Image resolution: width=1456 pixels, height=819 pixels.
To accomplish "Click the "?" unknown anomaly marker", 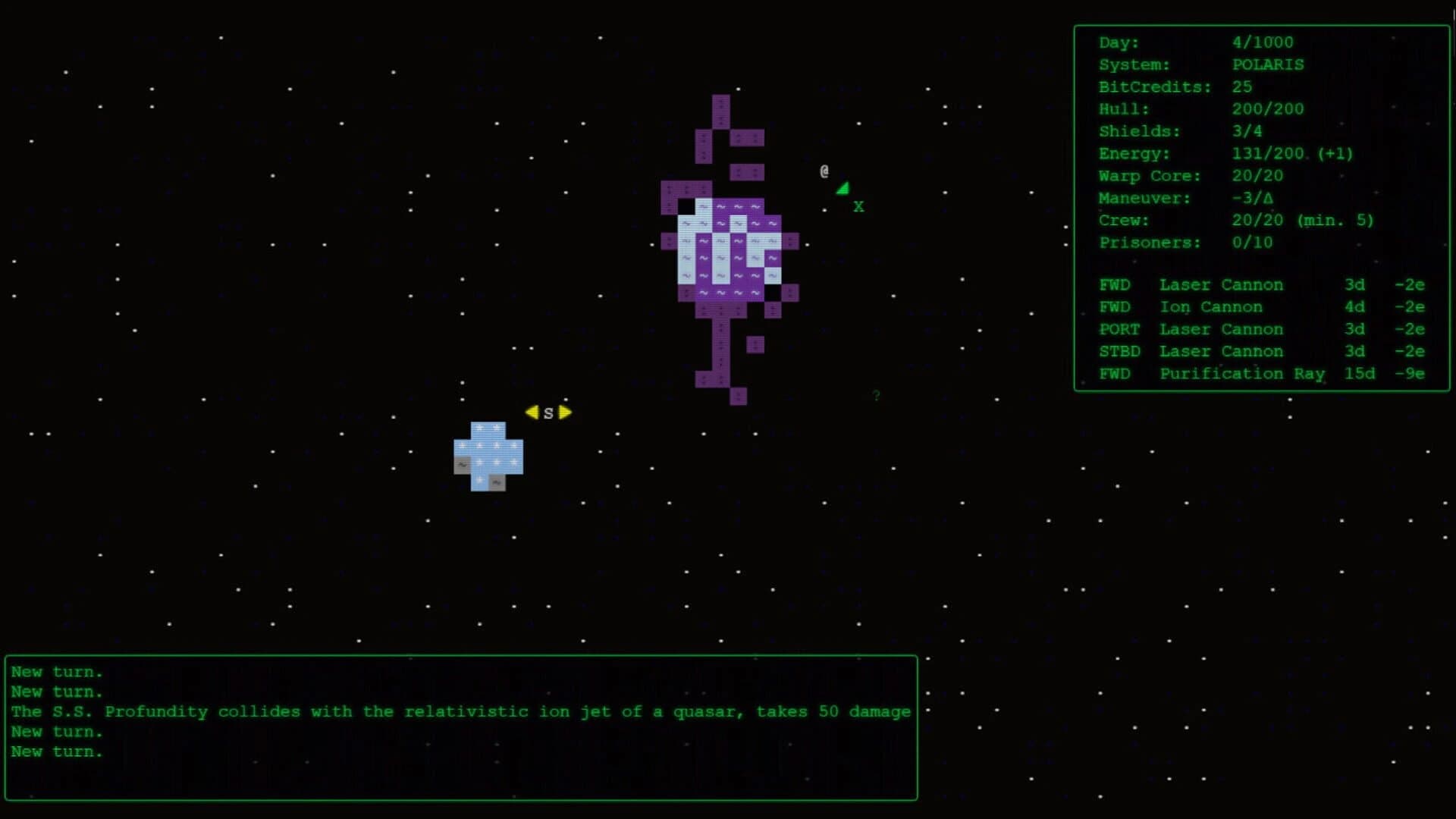I will pyautogui.click(x=877, y=394).
